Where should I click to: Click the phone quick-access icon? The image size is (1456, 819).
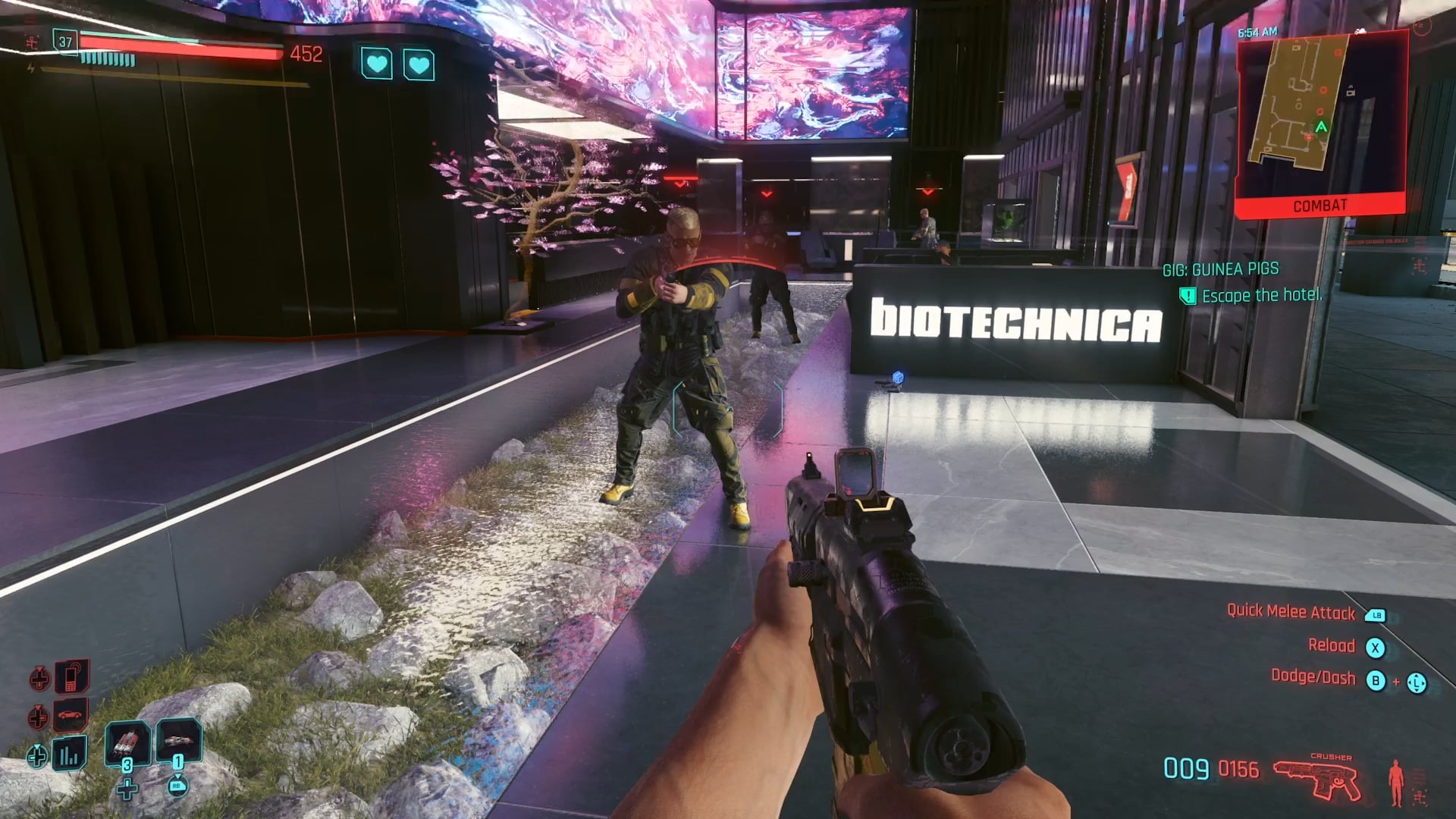(x=71, y=676)
